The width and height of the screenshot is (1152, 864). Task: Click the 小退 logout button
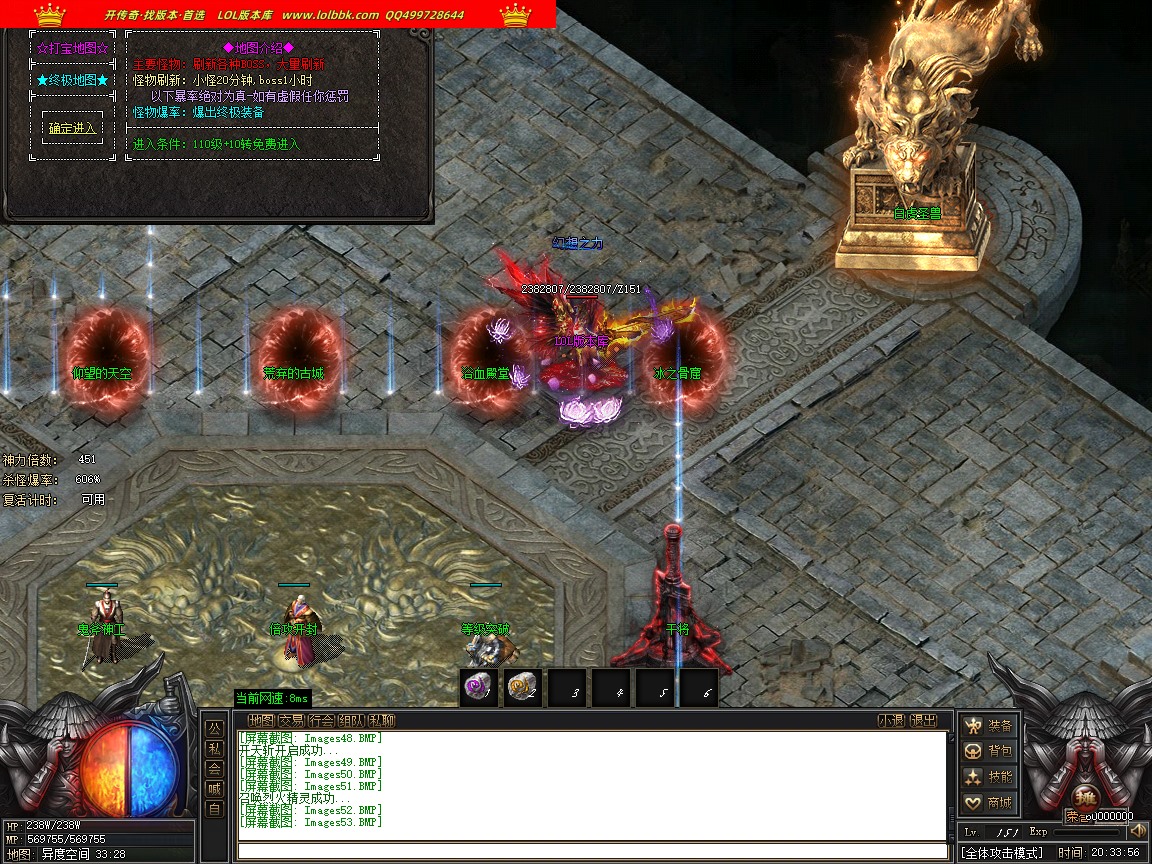coord(891,720)
